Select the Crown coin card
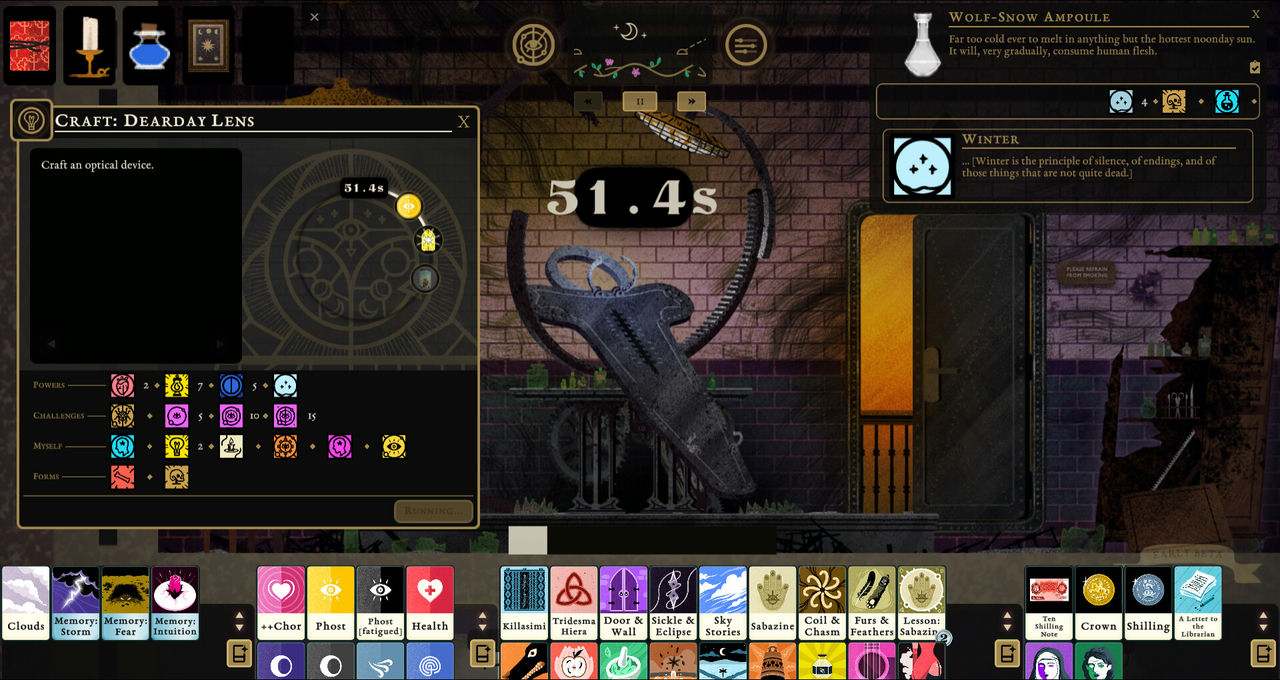This screenshot has height=680, width=1280. pyautogui.click(x=1098, y=603)
